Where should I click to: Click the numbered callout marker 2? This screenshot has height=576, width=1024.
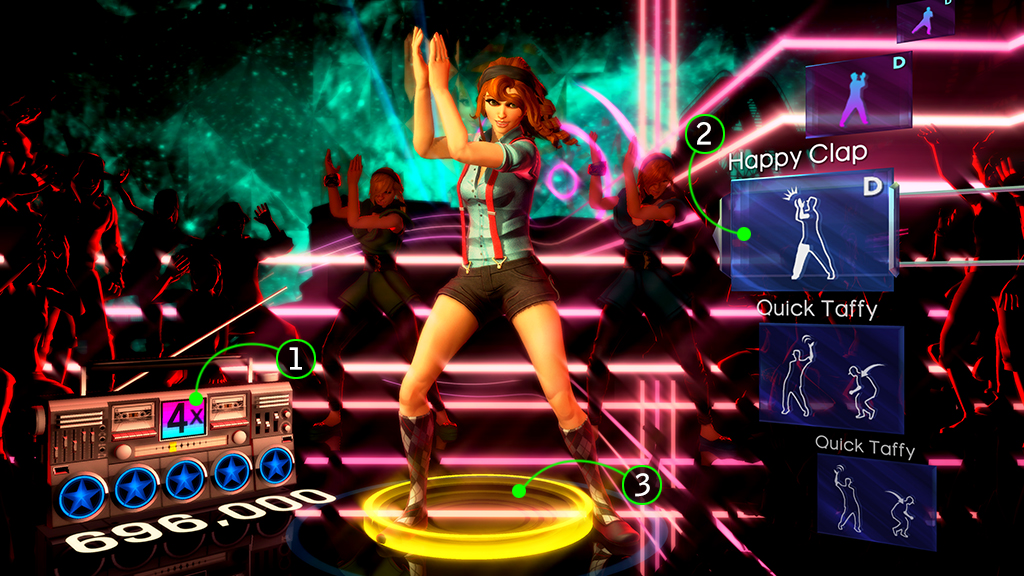[704, 133]
